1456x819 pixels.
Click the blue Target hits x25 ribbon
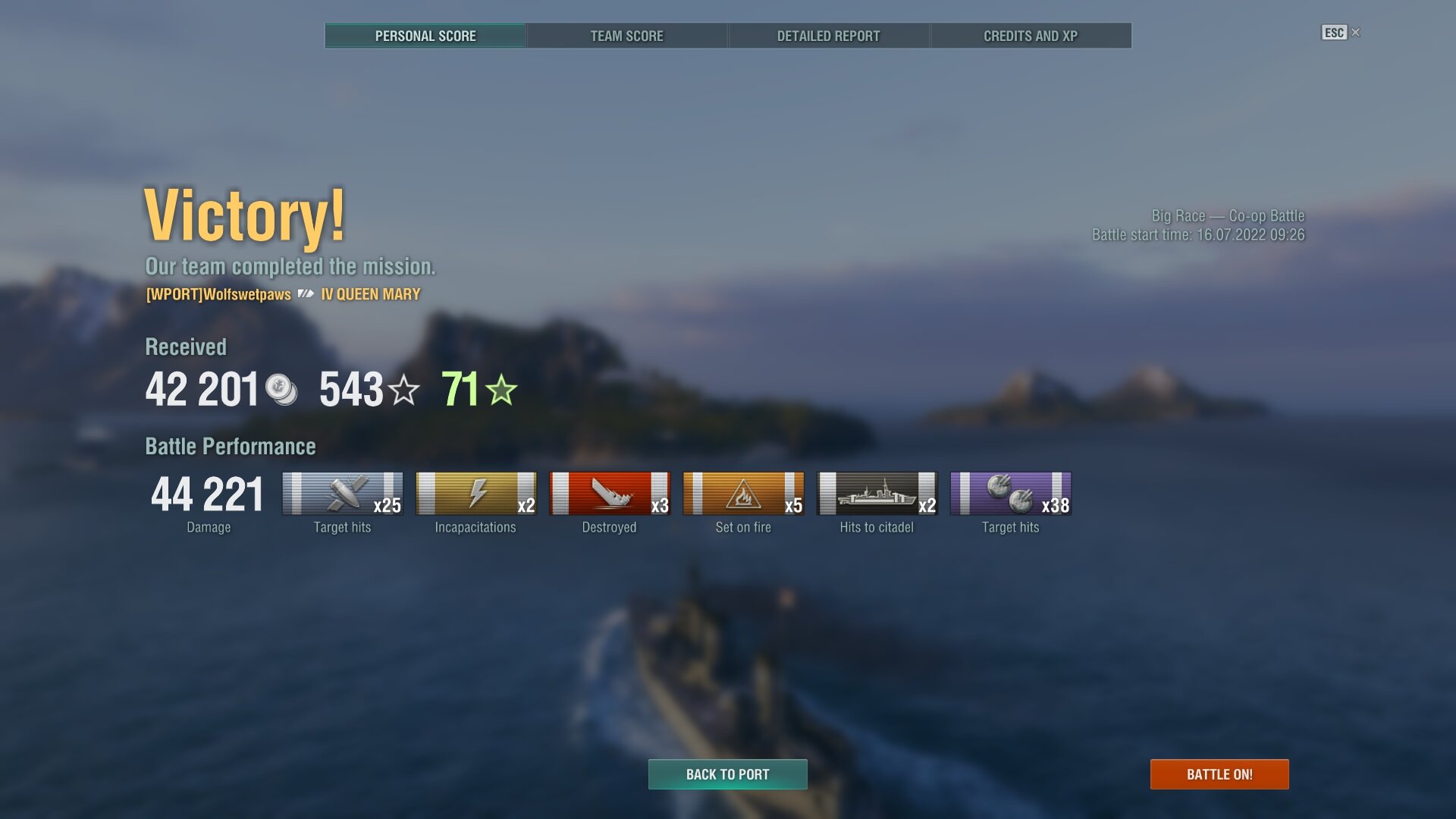[343, 494]
